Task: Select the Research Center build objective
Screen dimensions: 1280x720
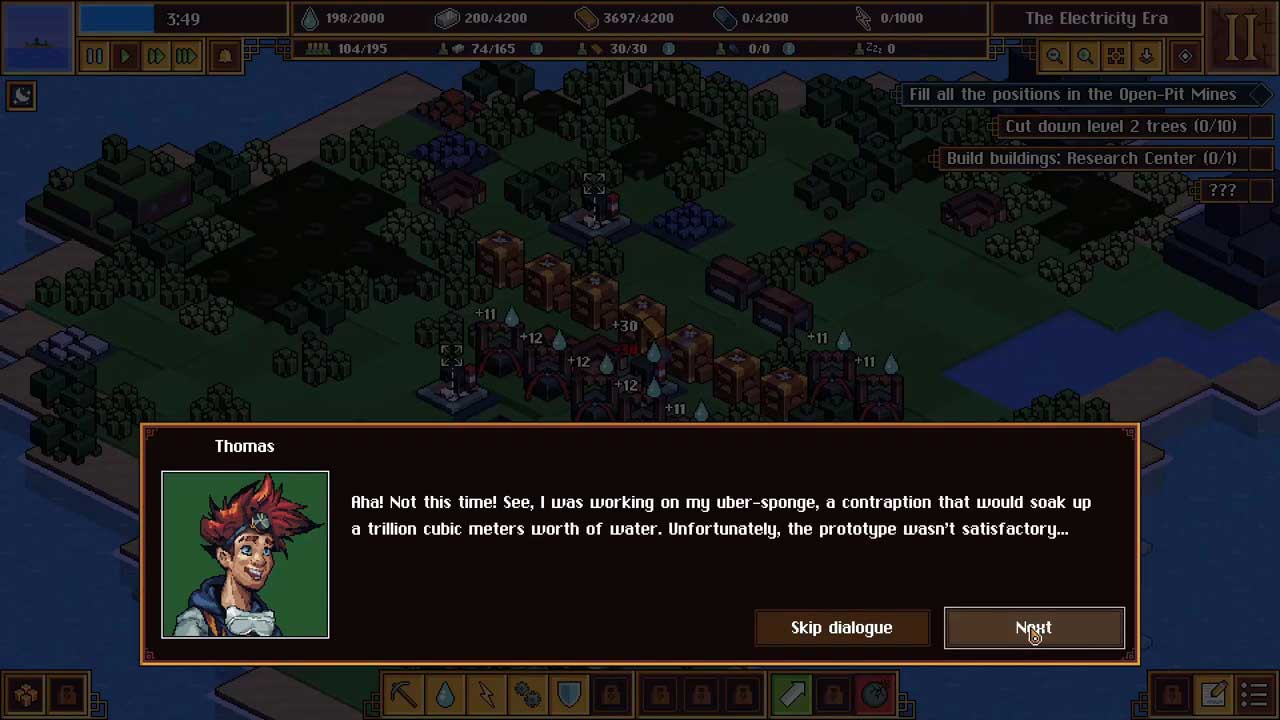Action: click(x=1091, y=158)
